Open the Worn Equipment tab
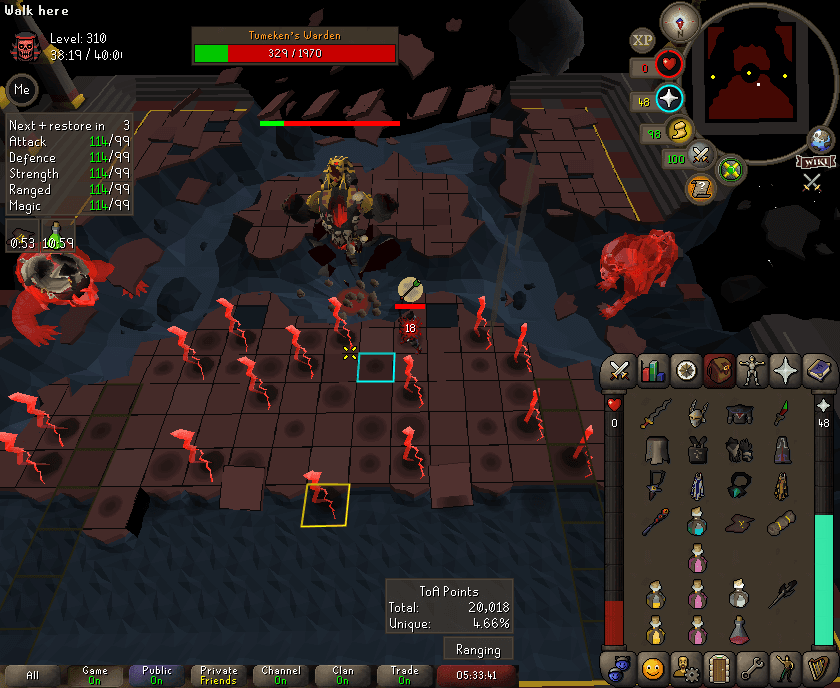840x688 pixels. click(753, 371)
